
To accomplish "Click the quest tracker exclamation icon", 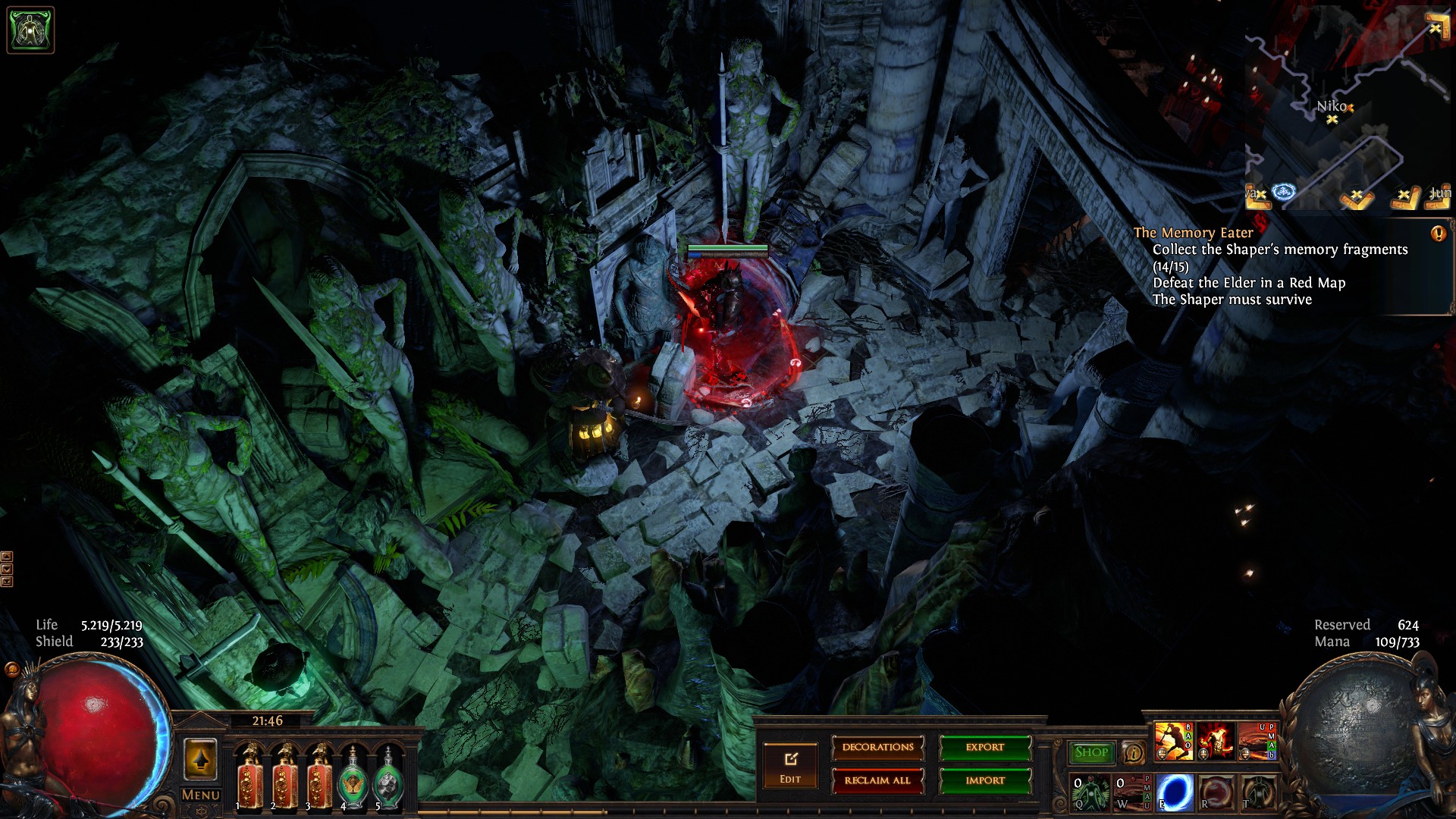I will 1438,234.
